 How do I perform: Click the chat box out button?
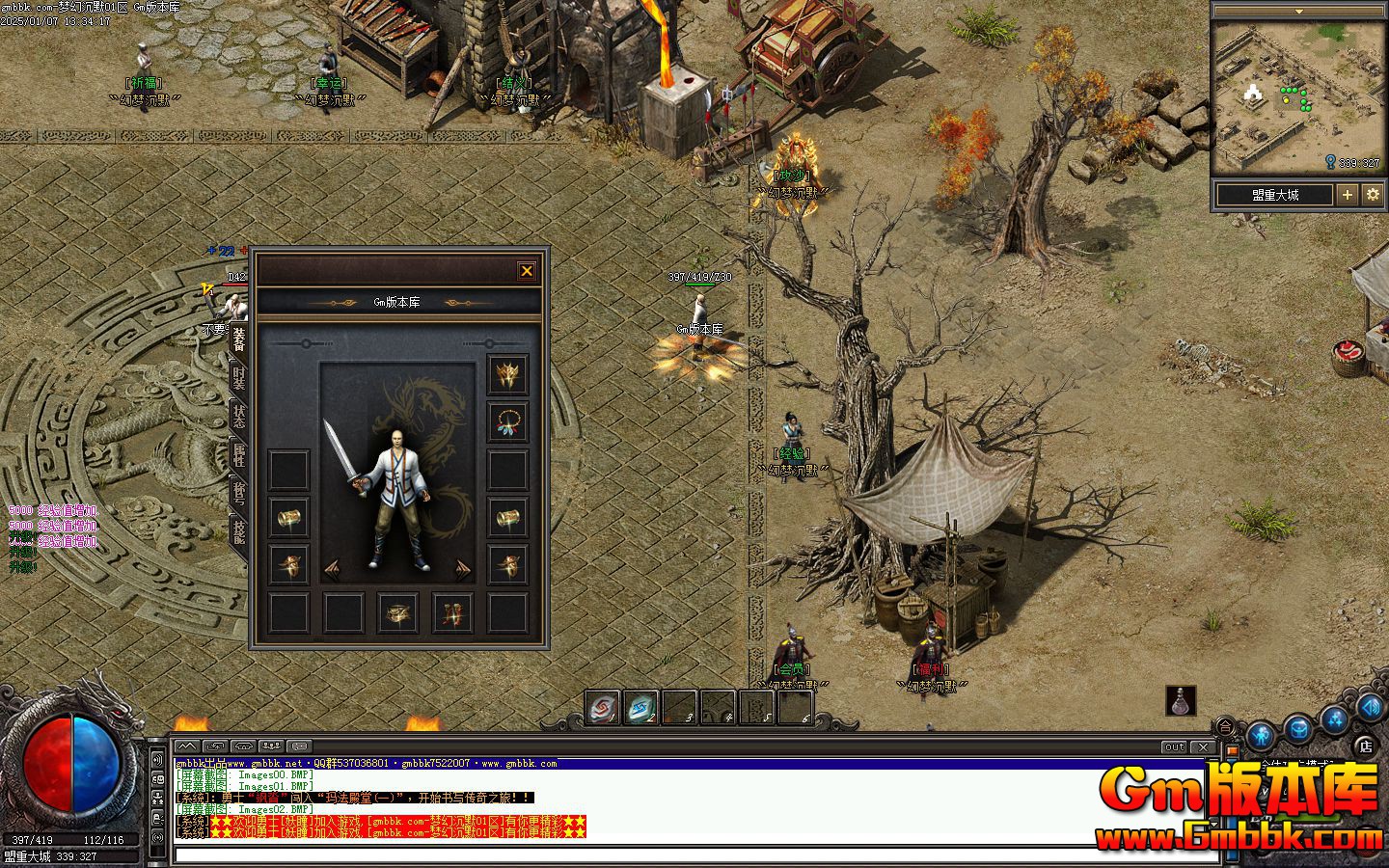(1174, 747)
